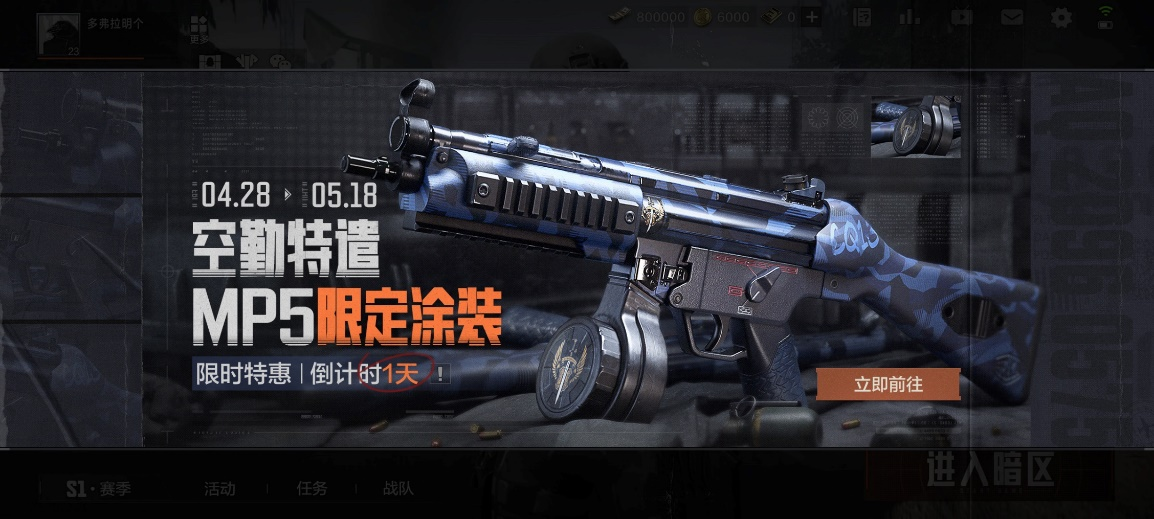Open the WeChat icon under the name
Screen dimensions: 1154x519
280,62
